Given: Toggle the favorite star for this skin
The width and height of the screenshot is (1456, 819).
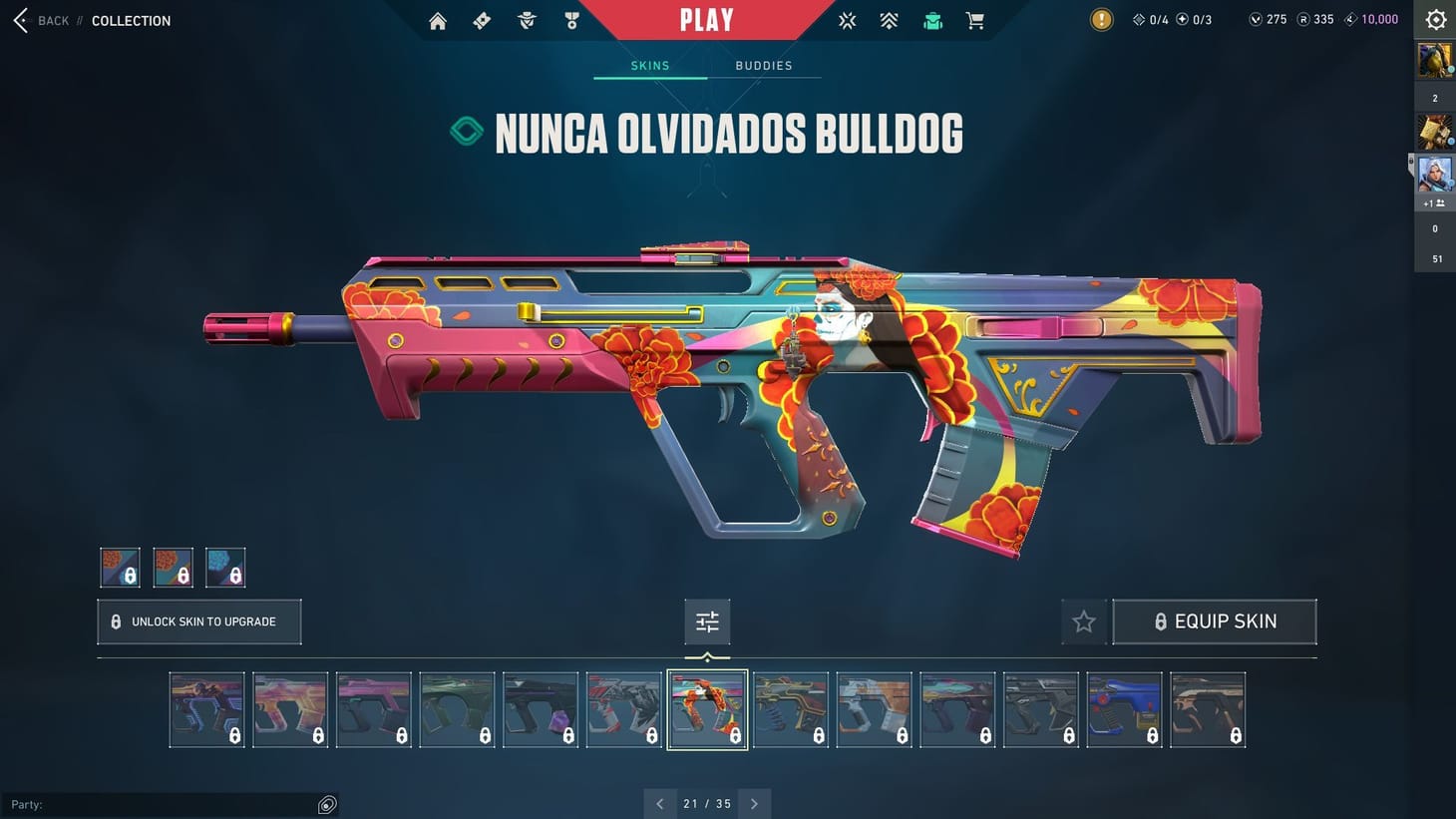Looking at the screenshot, I should 1083,620.
